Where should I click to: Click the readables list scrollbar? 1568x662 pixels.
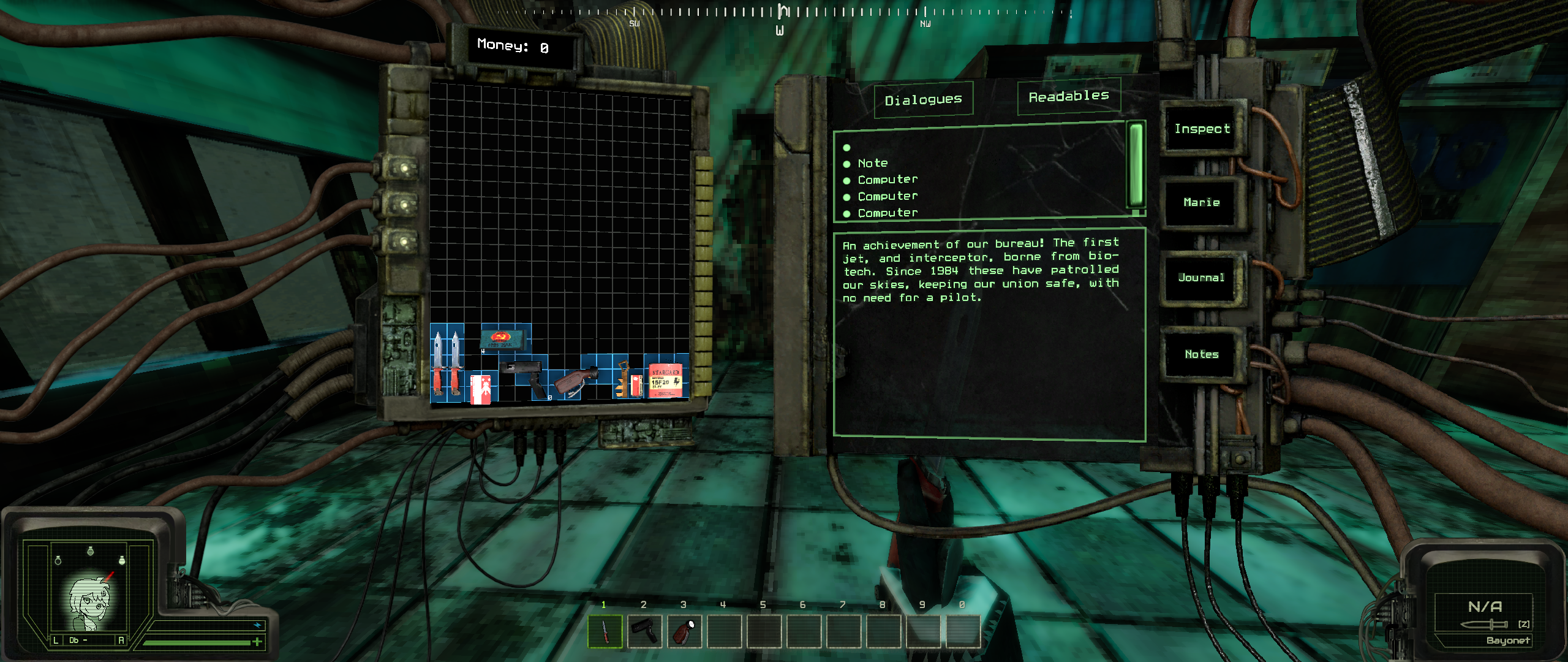(1136, 165)
